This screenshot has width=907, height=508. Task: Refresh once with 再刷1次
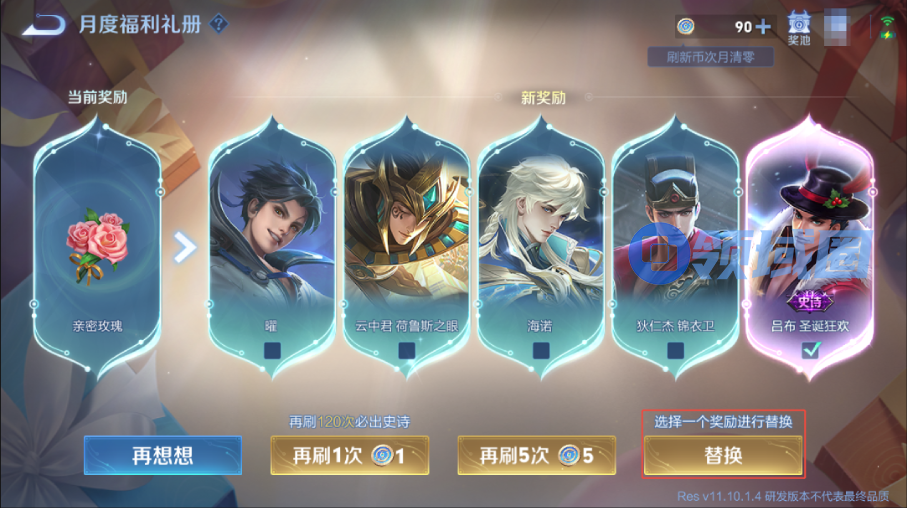click(349, 456)
